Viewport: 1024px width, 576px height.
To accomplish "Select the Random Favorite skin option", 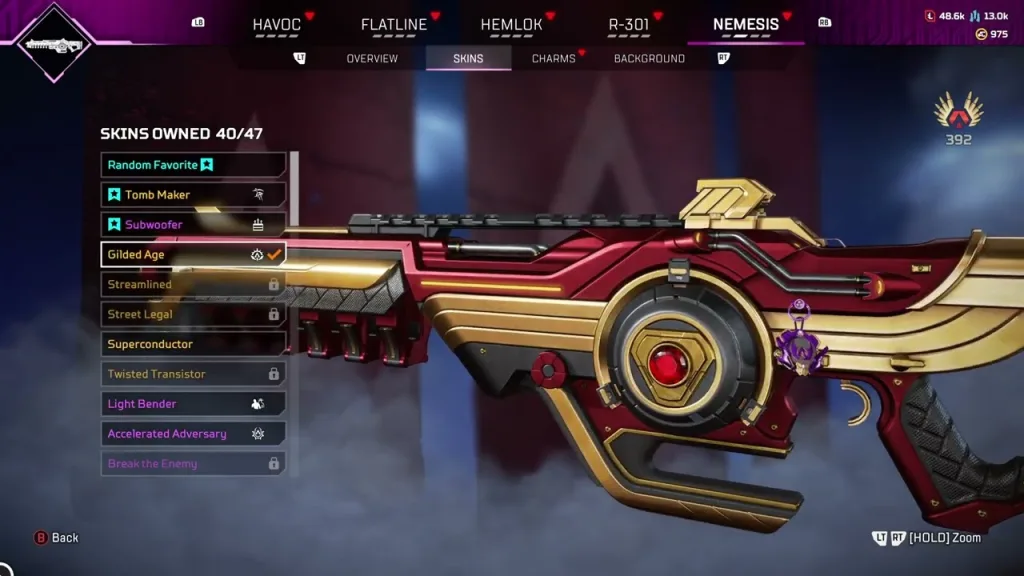I will point(193,165).
